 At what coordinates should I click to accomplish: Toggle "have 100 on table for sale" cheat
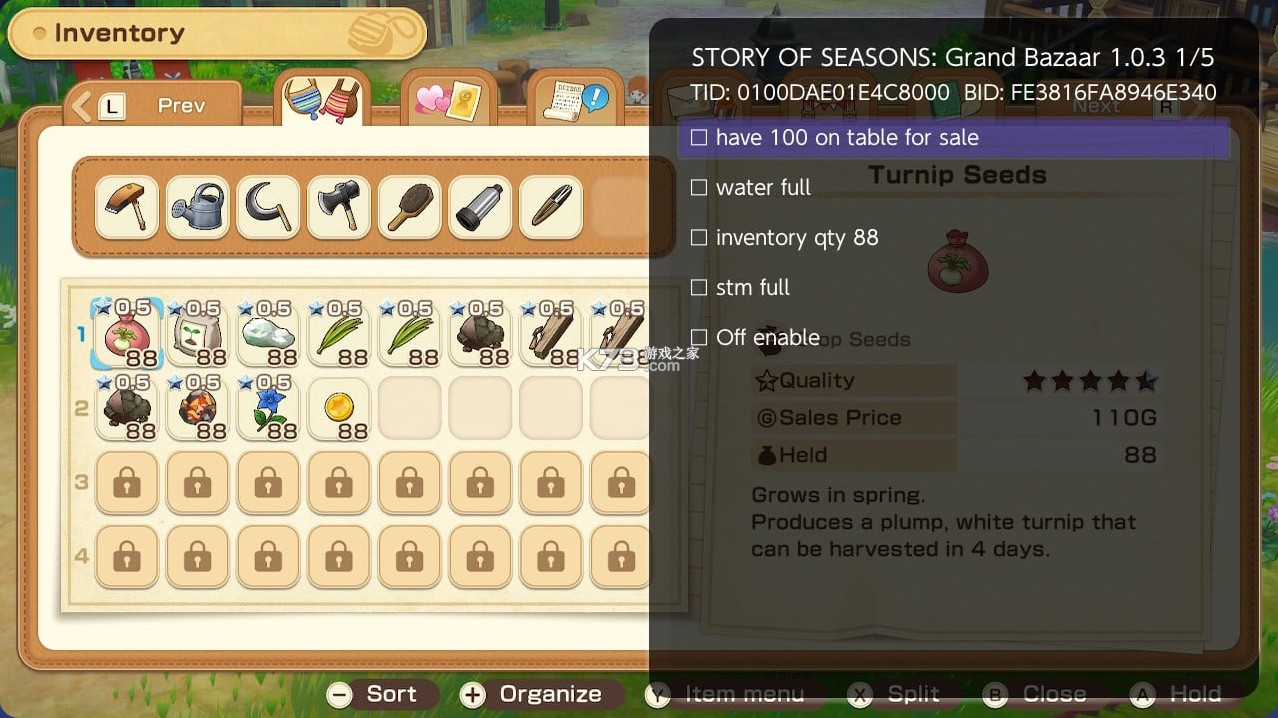coord(699,137)
